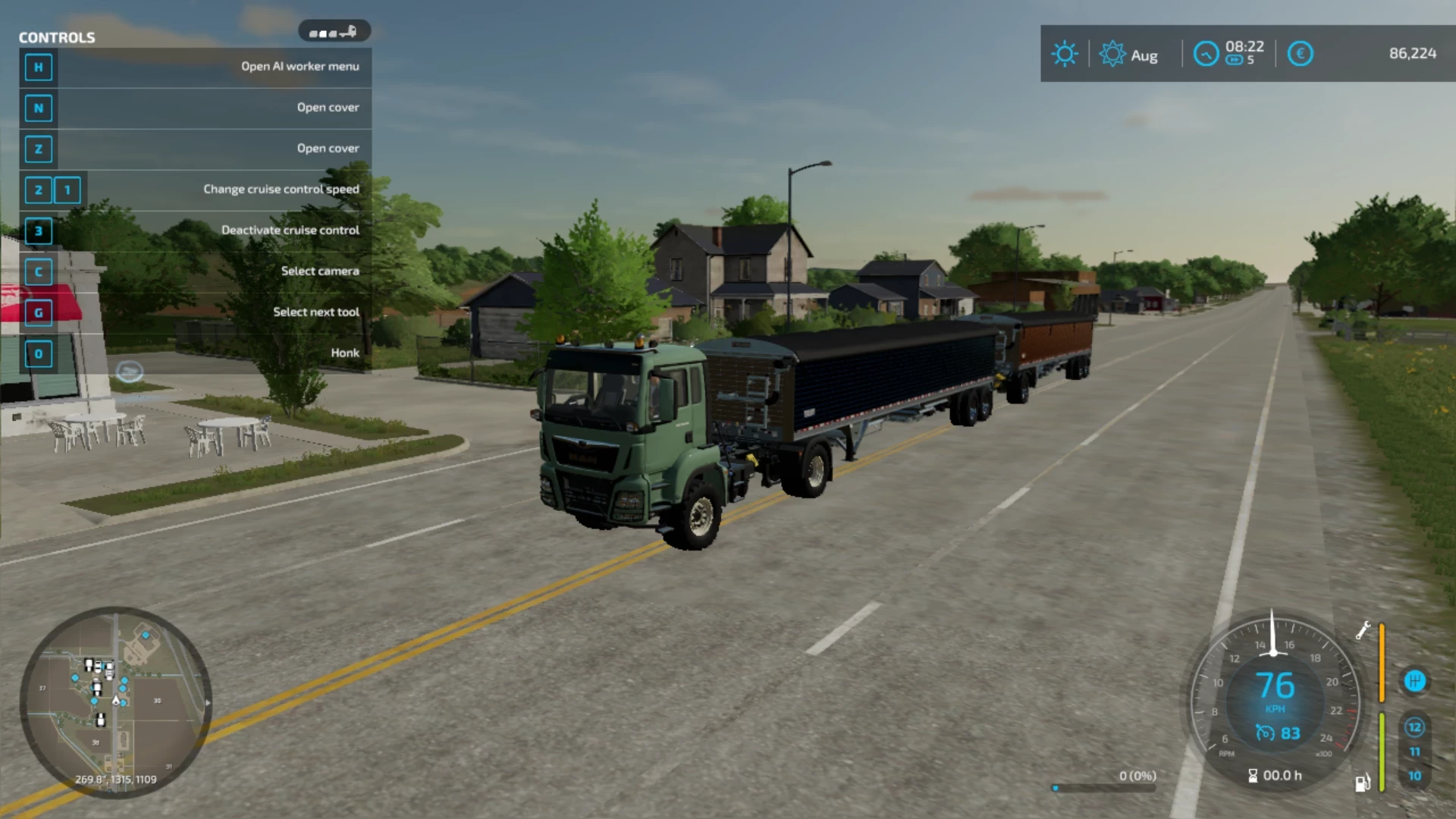
Task: Click the fill level bar showing 0%
Action: pos(1103,787)
